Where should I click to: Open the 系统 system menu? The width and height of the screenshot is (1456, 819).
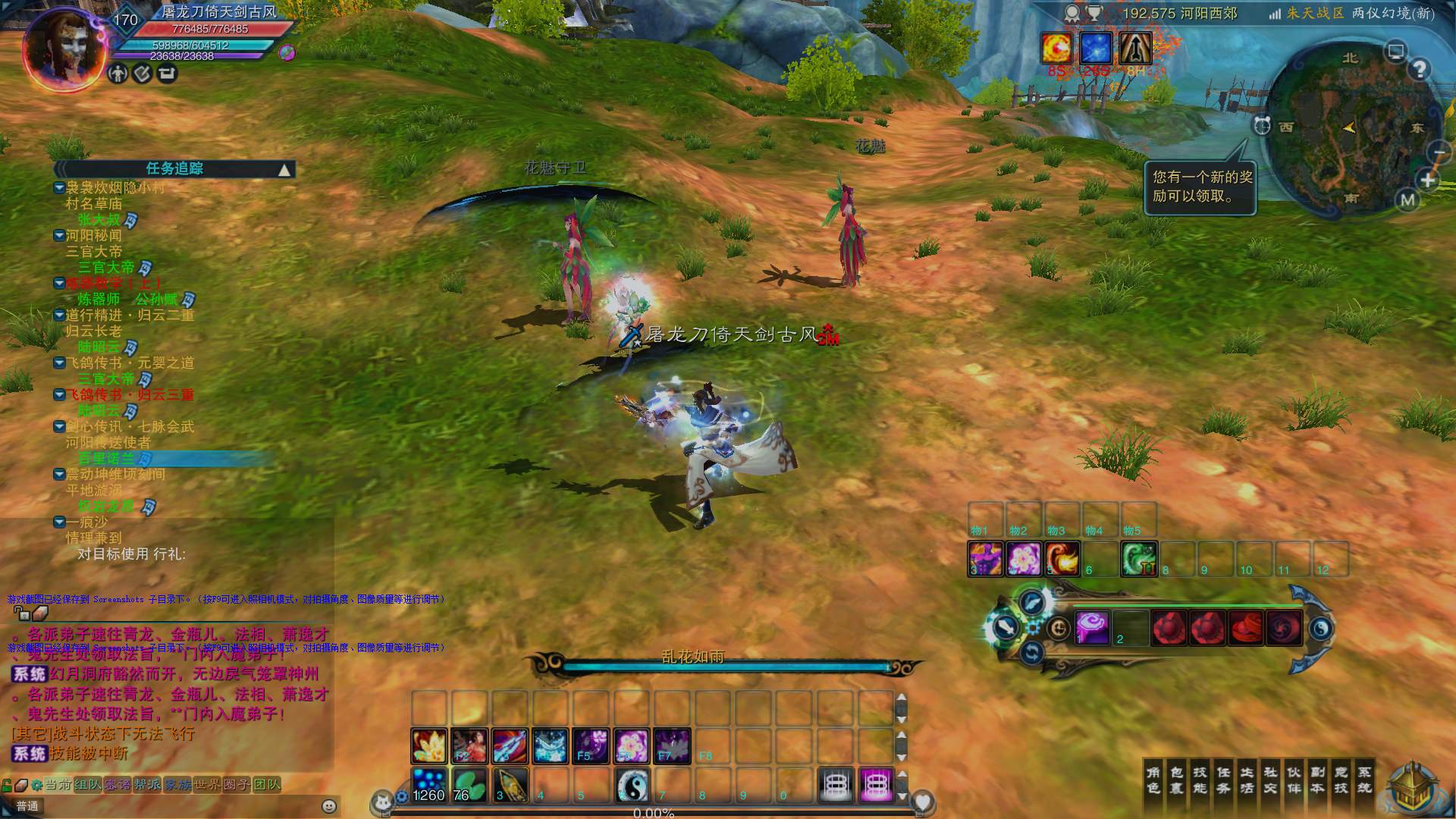pos(1364,780)
